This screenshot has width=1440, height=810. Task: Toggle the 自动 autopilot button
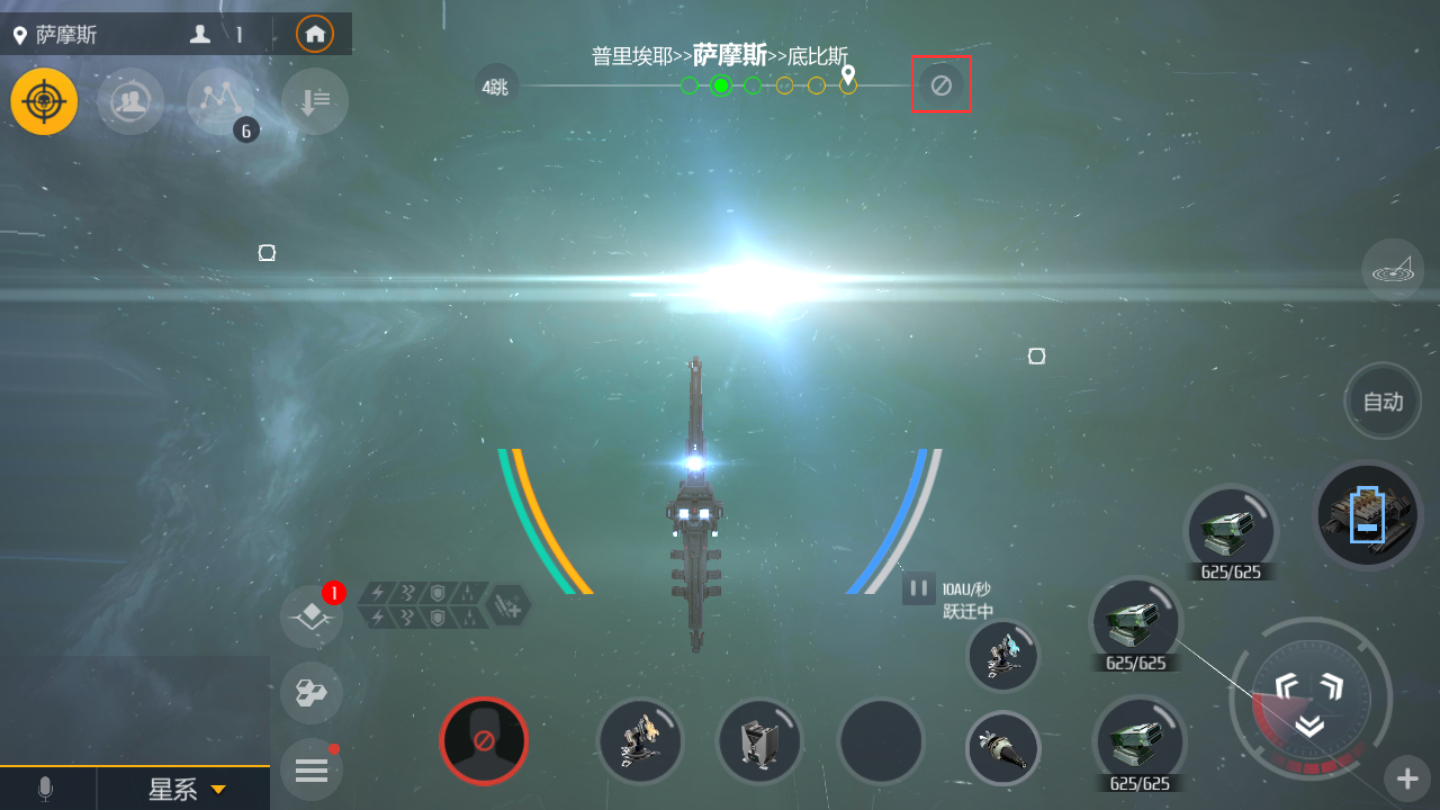[x=1383, y=402]
